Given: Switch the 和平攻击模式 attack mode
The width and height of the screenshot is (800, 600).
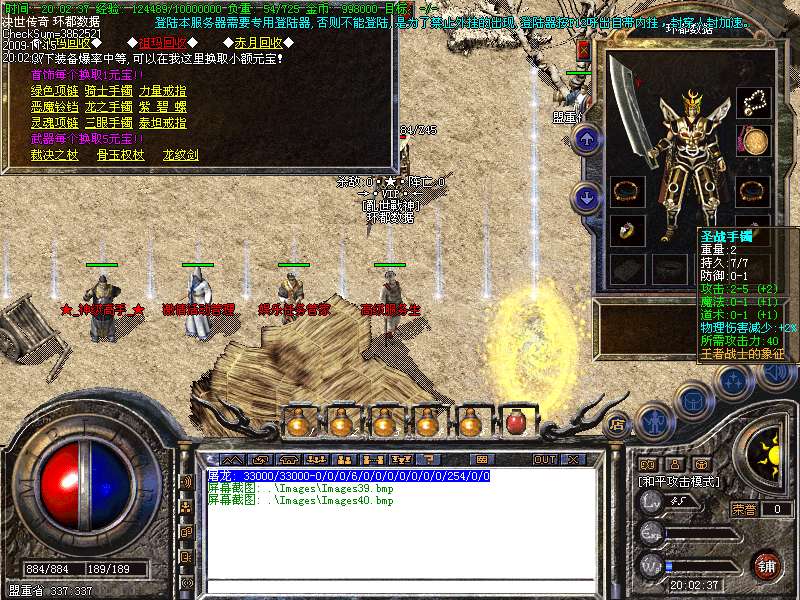Looking at the screenshot, I should click(683, 481).
